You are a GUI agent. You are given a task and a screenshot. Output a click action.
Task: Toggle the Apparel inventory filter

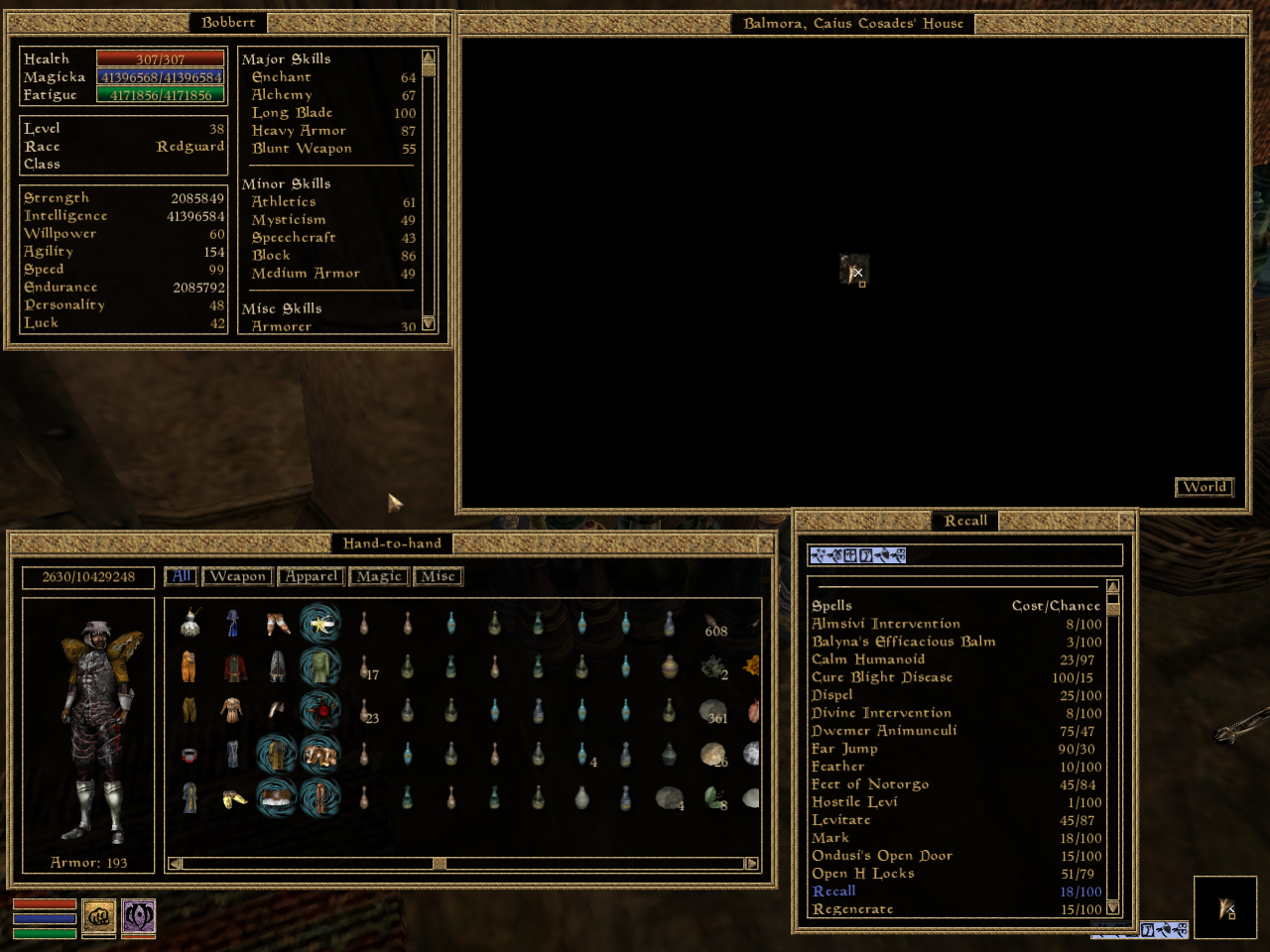point(311,576)
